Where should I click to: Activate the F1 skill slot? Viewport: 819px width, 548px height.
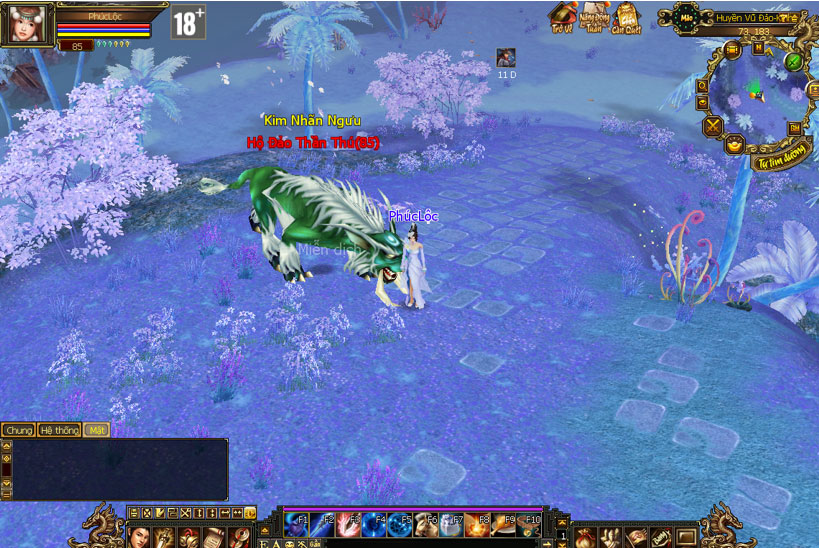click(297, 525)
